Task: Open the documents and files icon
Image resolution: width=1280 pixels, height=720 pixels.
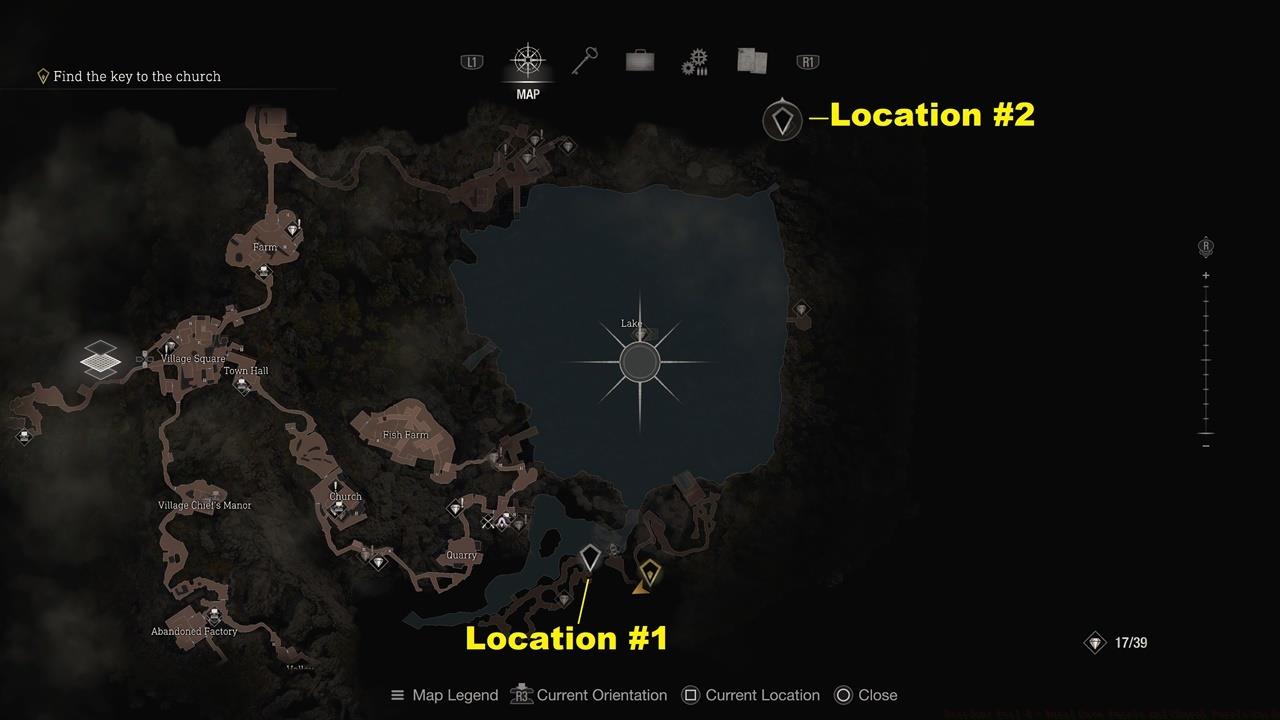Action: click(751, 61)
